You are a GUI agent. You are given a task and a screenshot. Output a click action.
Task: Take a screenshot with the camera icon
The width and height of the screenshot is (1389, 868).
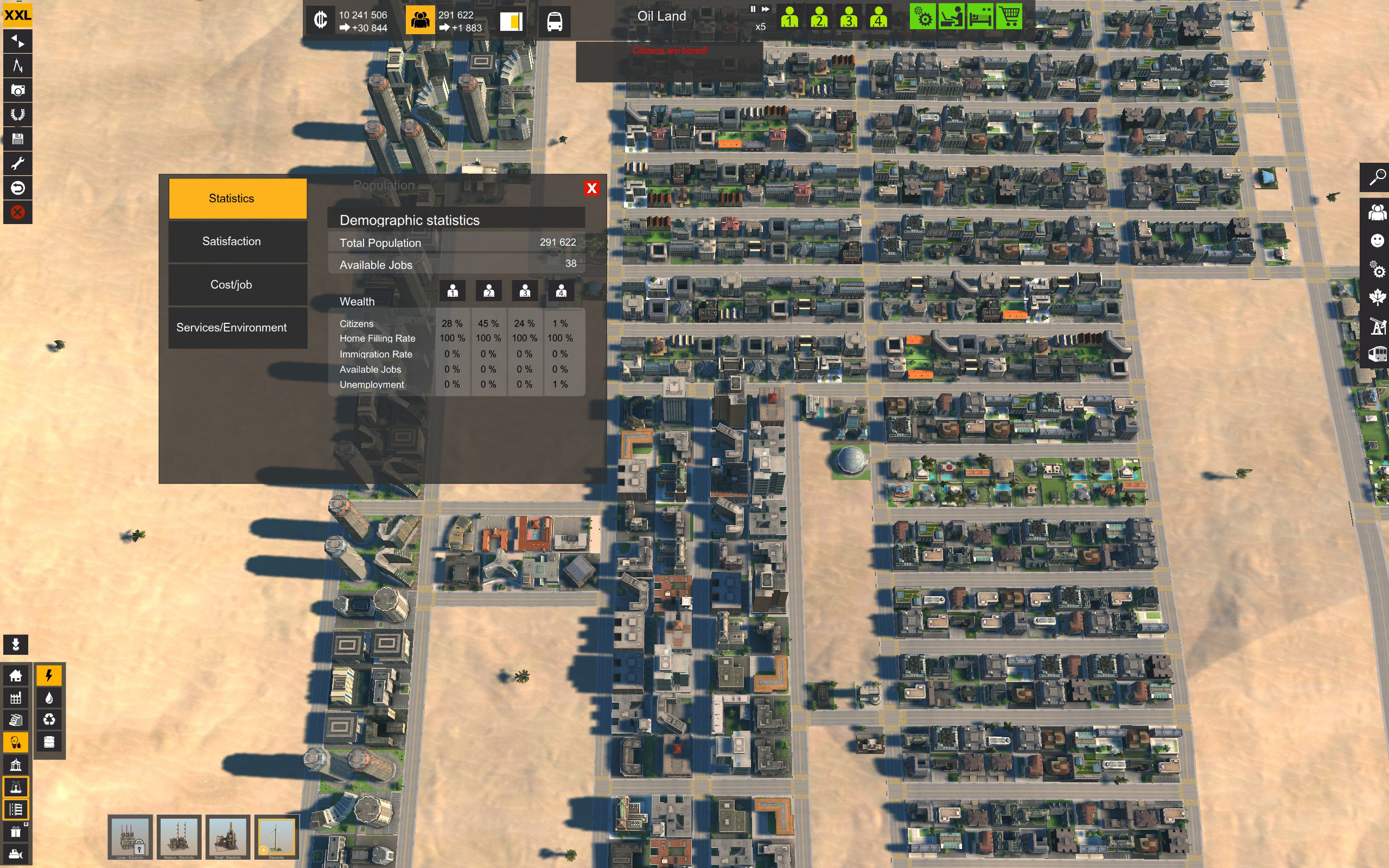click(18, 90)
